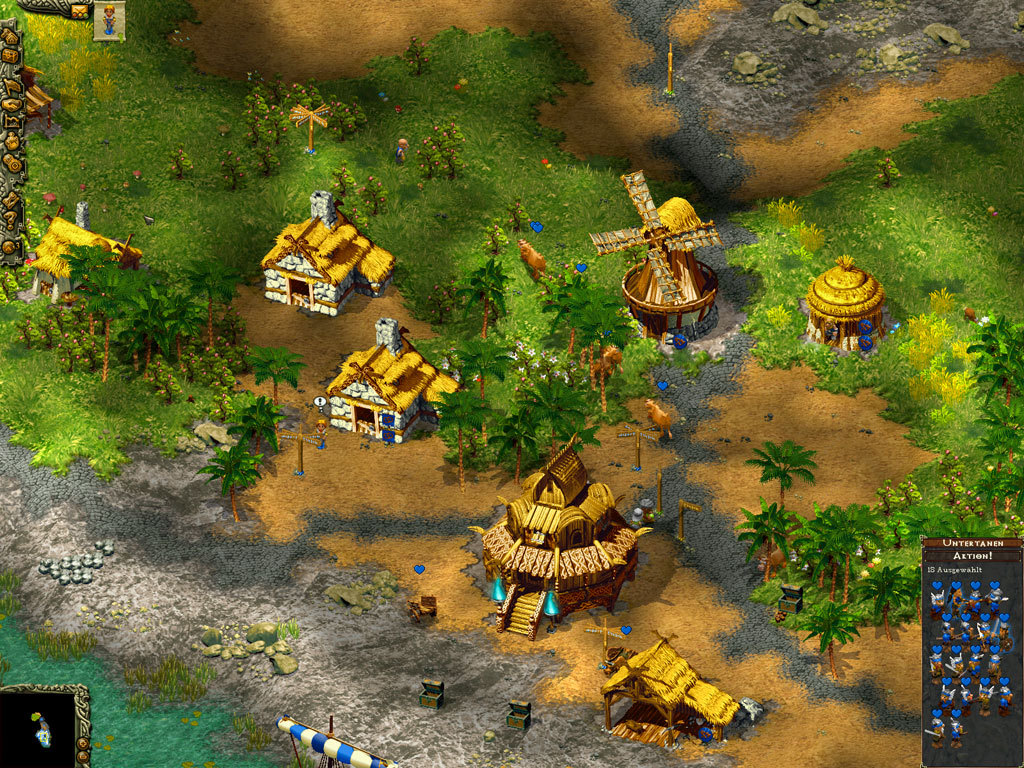The image size is (1024, 768).
Task: Zoom in with the minimap plus button
Action: (83, 743)
